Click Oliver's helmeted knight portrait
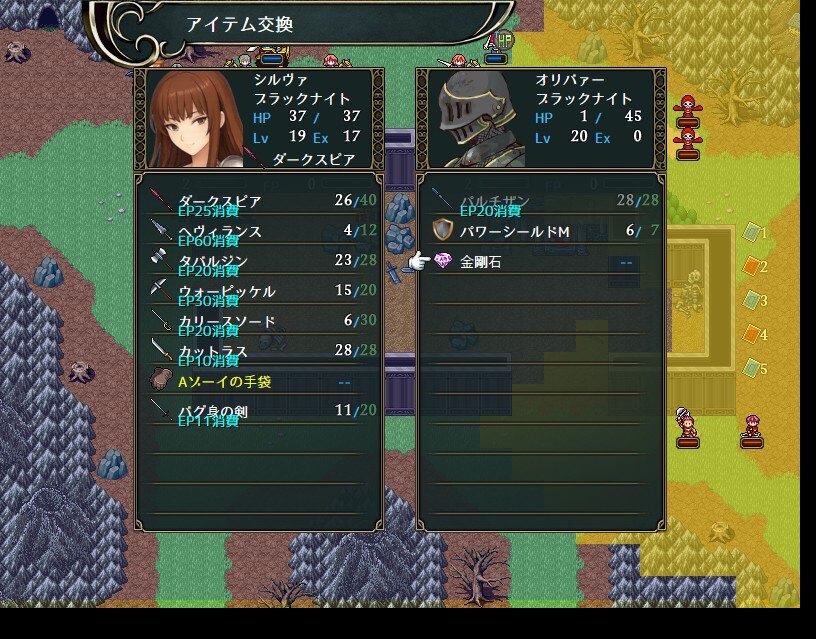The height and width of the screenshot is (639, 816). click(474, 120)
